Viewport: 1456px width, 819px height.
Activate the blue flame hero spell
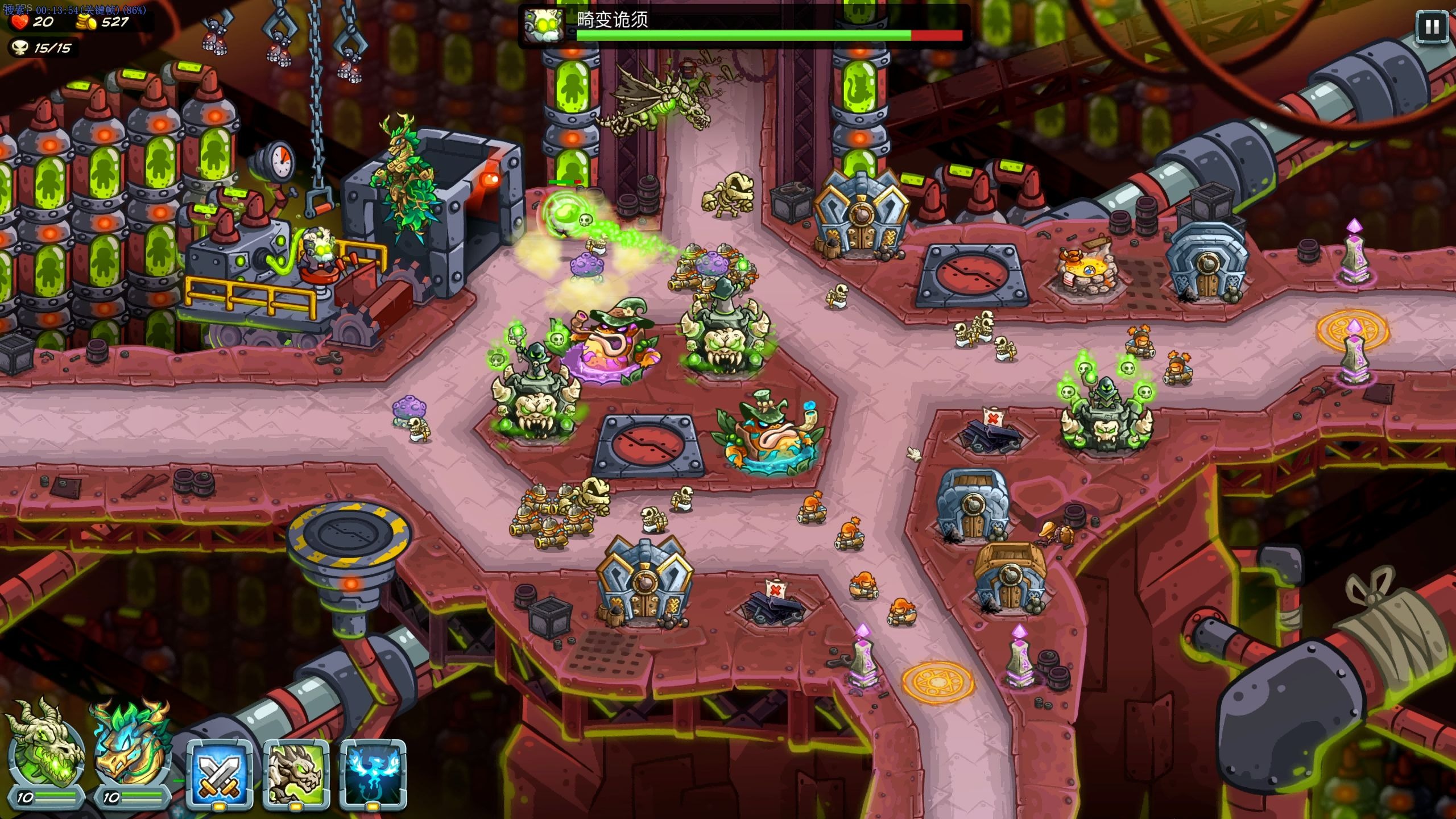point(373,773)
